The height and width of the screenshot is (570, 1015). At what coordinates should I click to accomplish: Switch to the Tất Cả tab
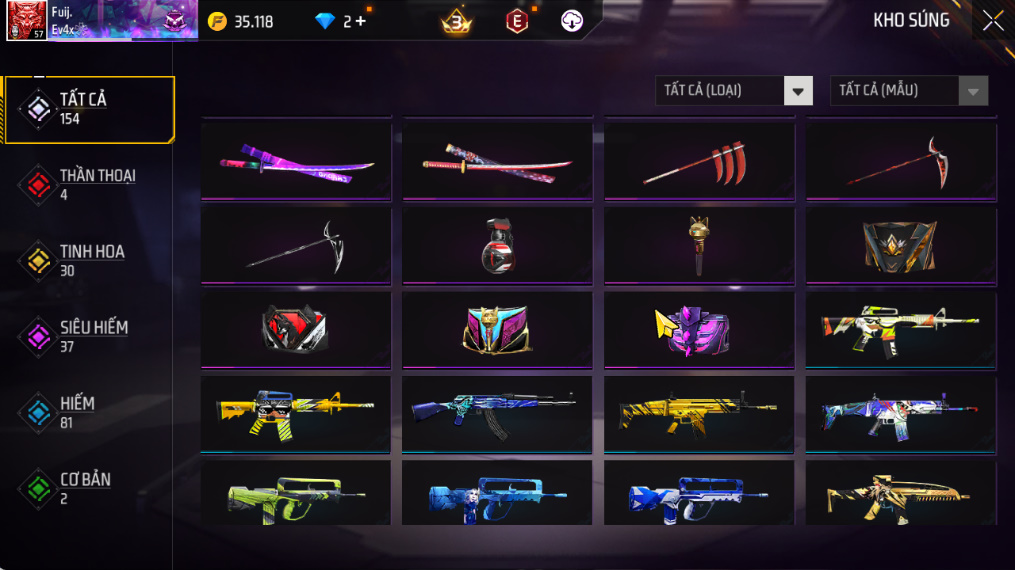90,109
